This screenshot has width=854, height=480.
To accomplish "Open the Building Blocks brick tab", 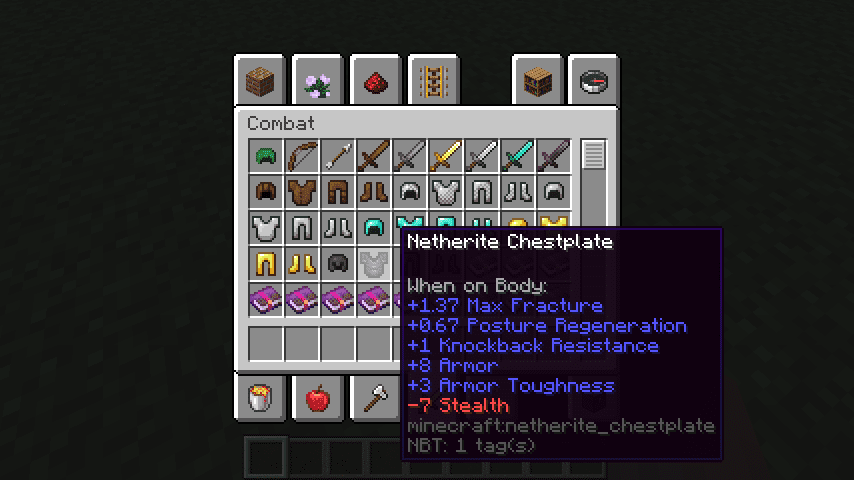I will coord(262,81).
